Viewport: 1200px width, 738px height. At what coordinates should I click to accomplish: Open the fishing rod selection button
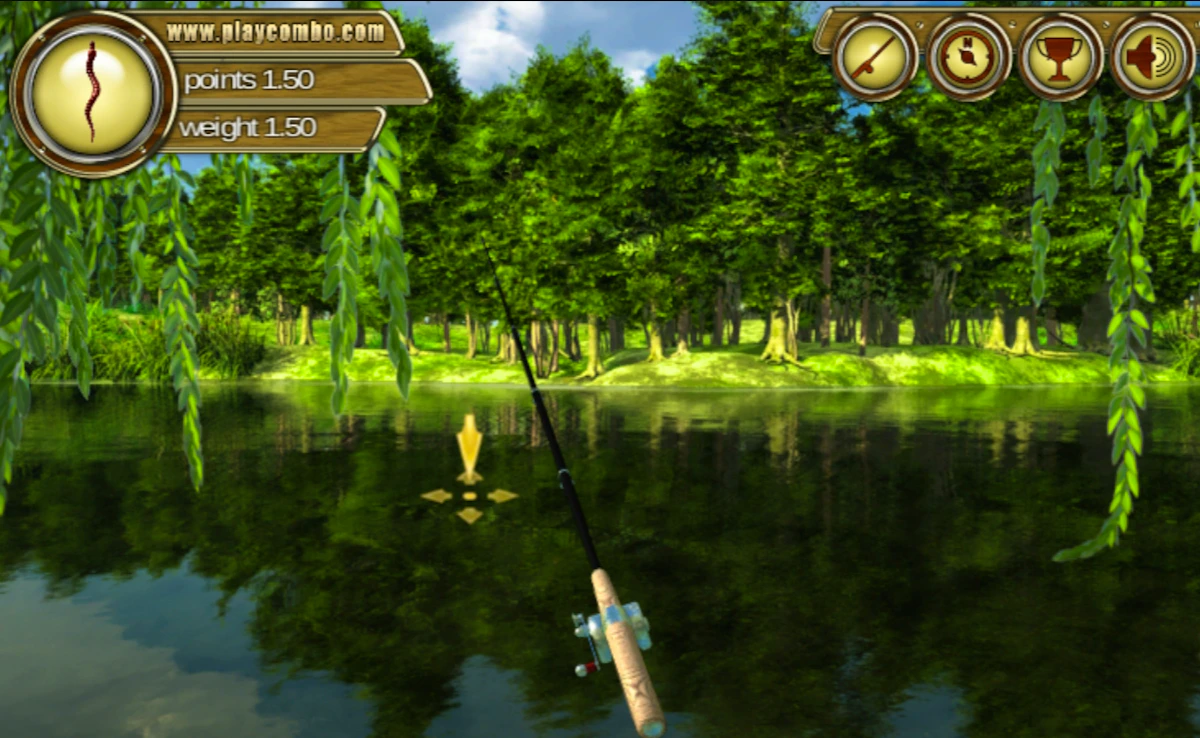tap(874, 57)
